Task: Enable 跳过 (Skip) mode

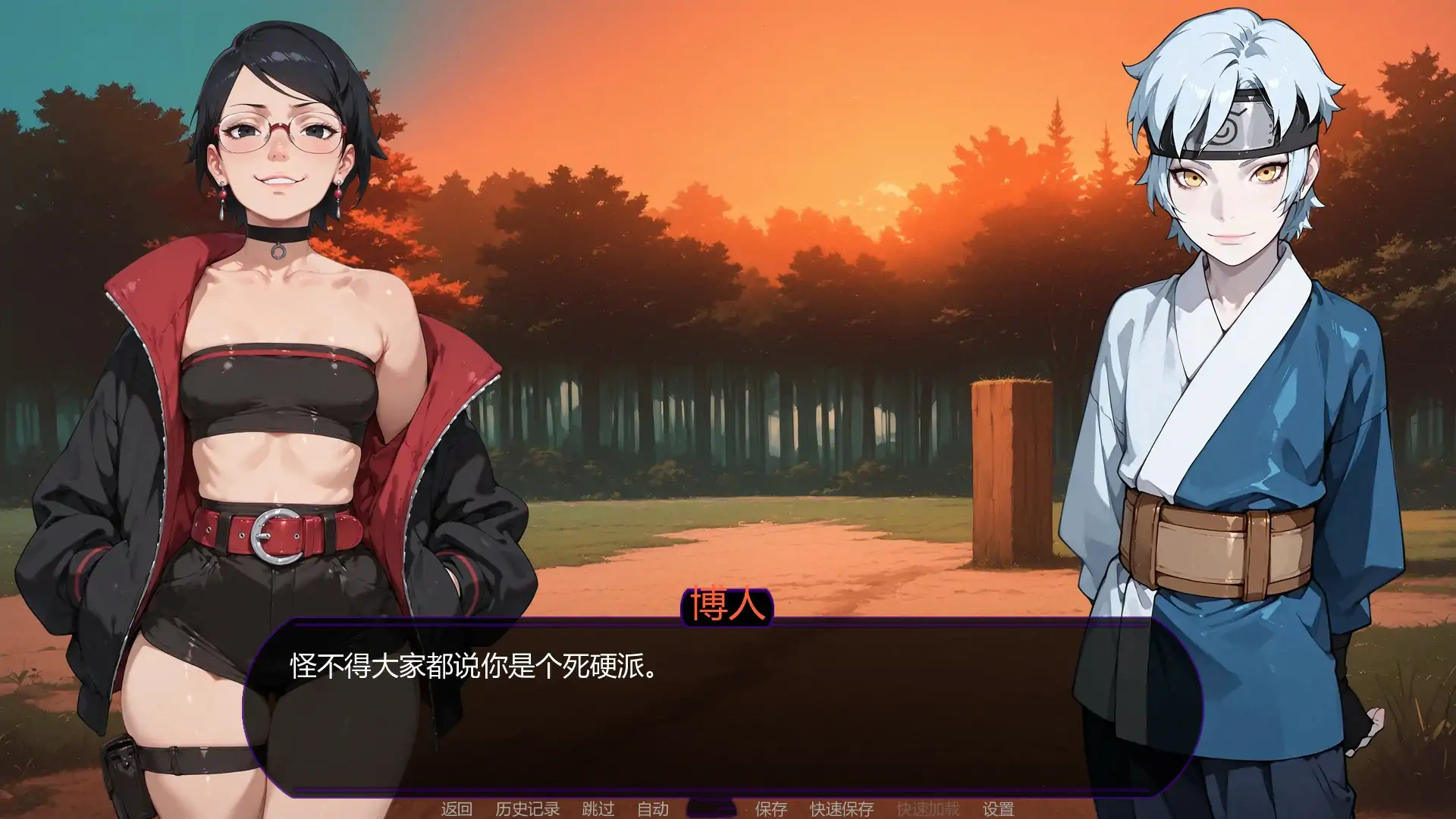Action: click(x=599, y=809)
